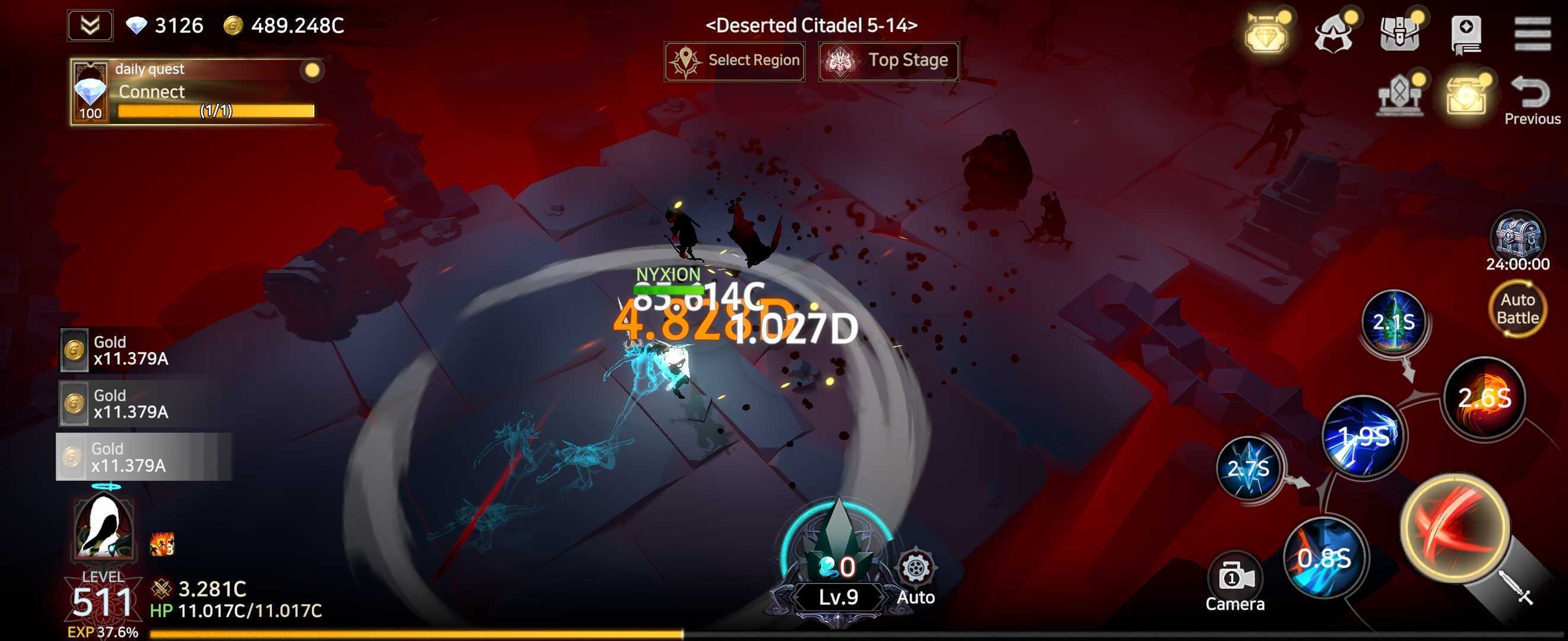Open the backpack inventory icon

click(x=1399, y=33)
